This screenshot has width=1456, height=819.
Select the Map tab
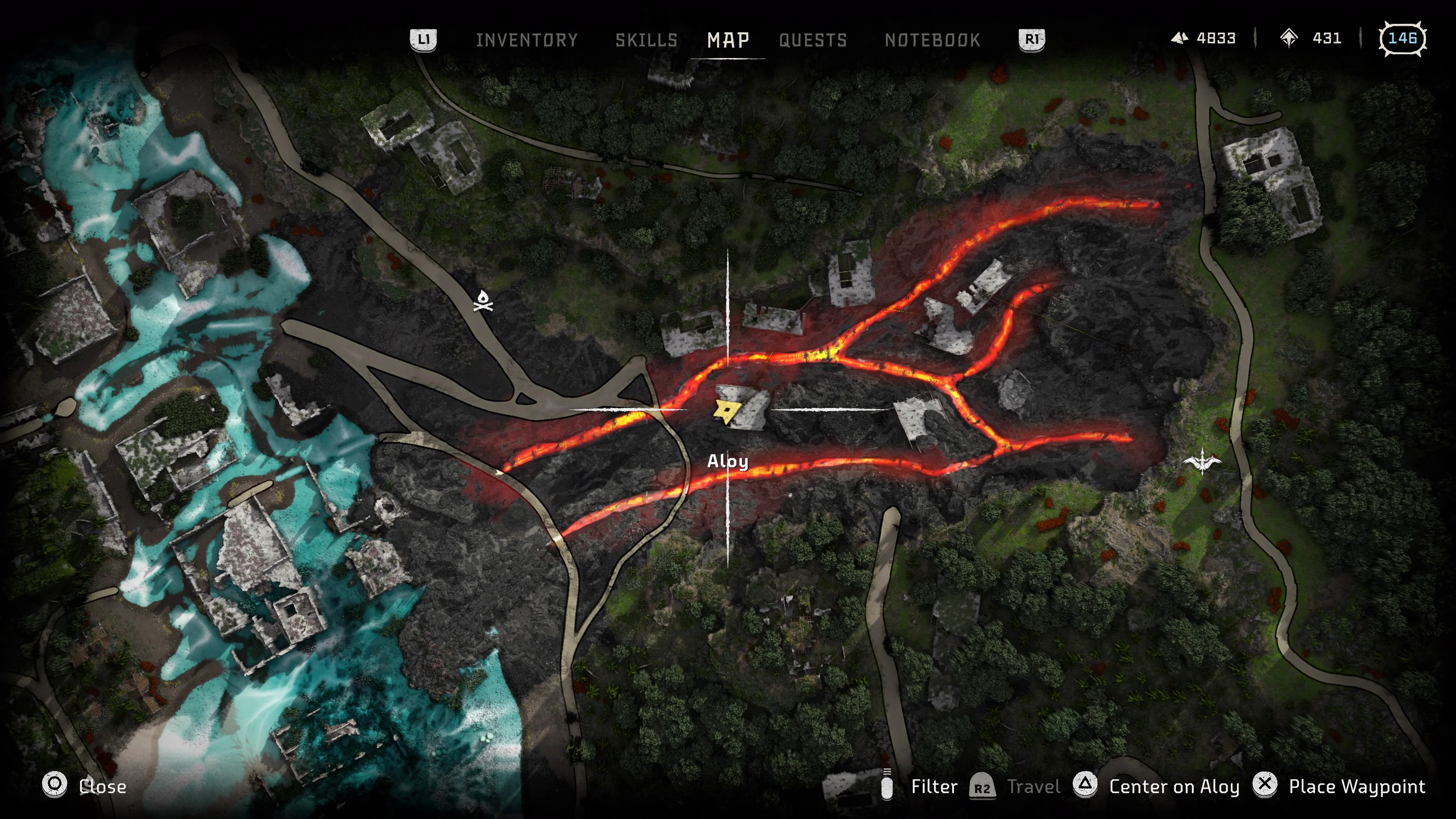728,40
